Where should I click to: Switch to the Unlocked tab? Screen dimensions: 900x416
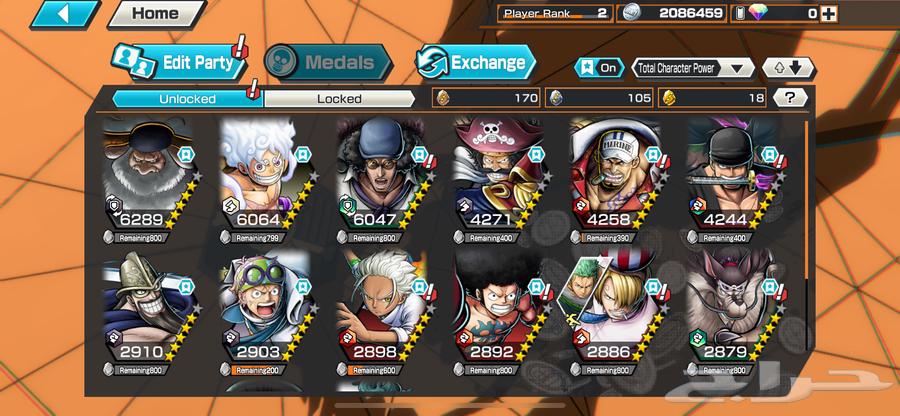[186, 98]
